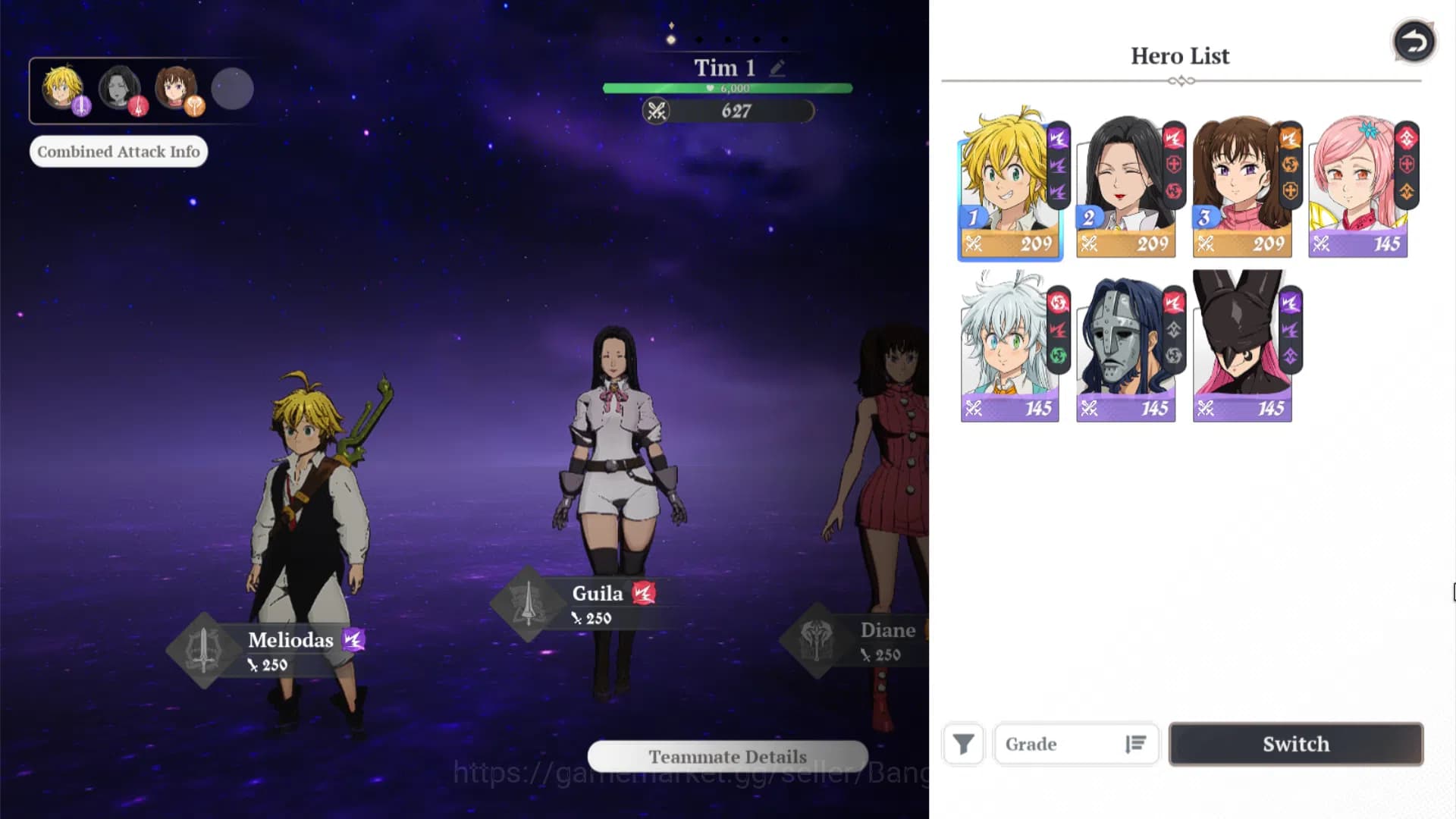1456x819 pixels.
Task: Click the back arrow in the top corner
Action: (1413, 42)
